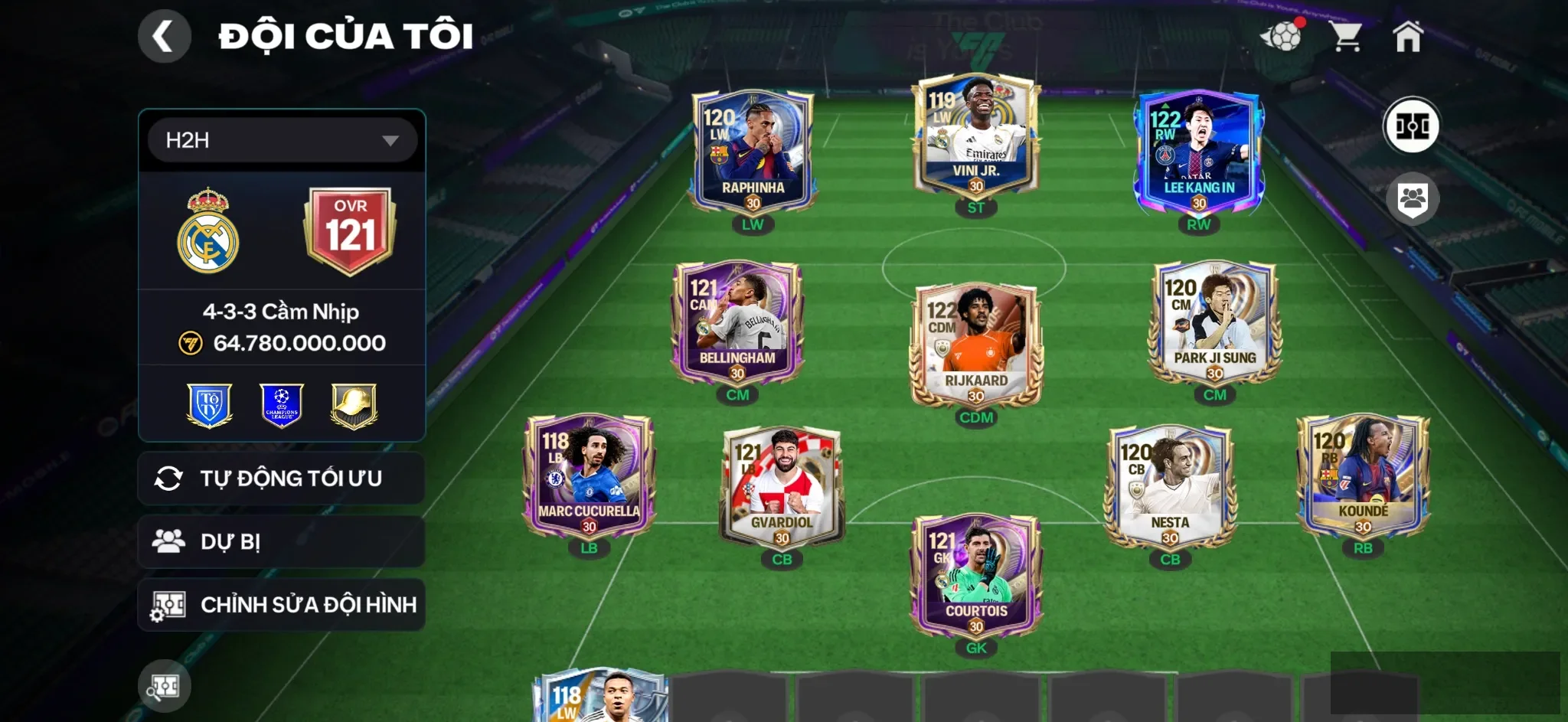Open the group shield icon
The height and width of the screenshot is (722, 1568).
(1412, 200)
